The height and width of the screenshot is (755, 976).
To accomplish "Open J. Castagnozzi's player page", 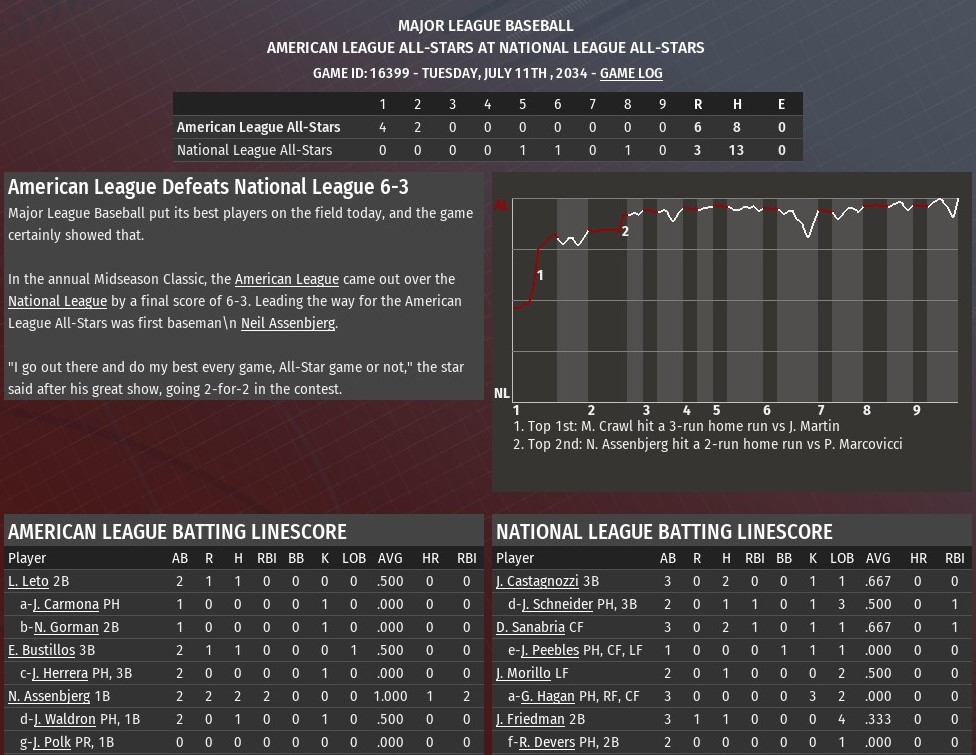I will (x=538, y=581).
